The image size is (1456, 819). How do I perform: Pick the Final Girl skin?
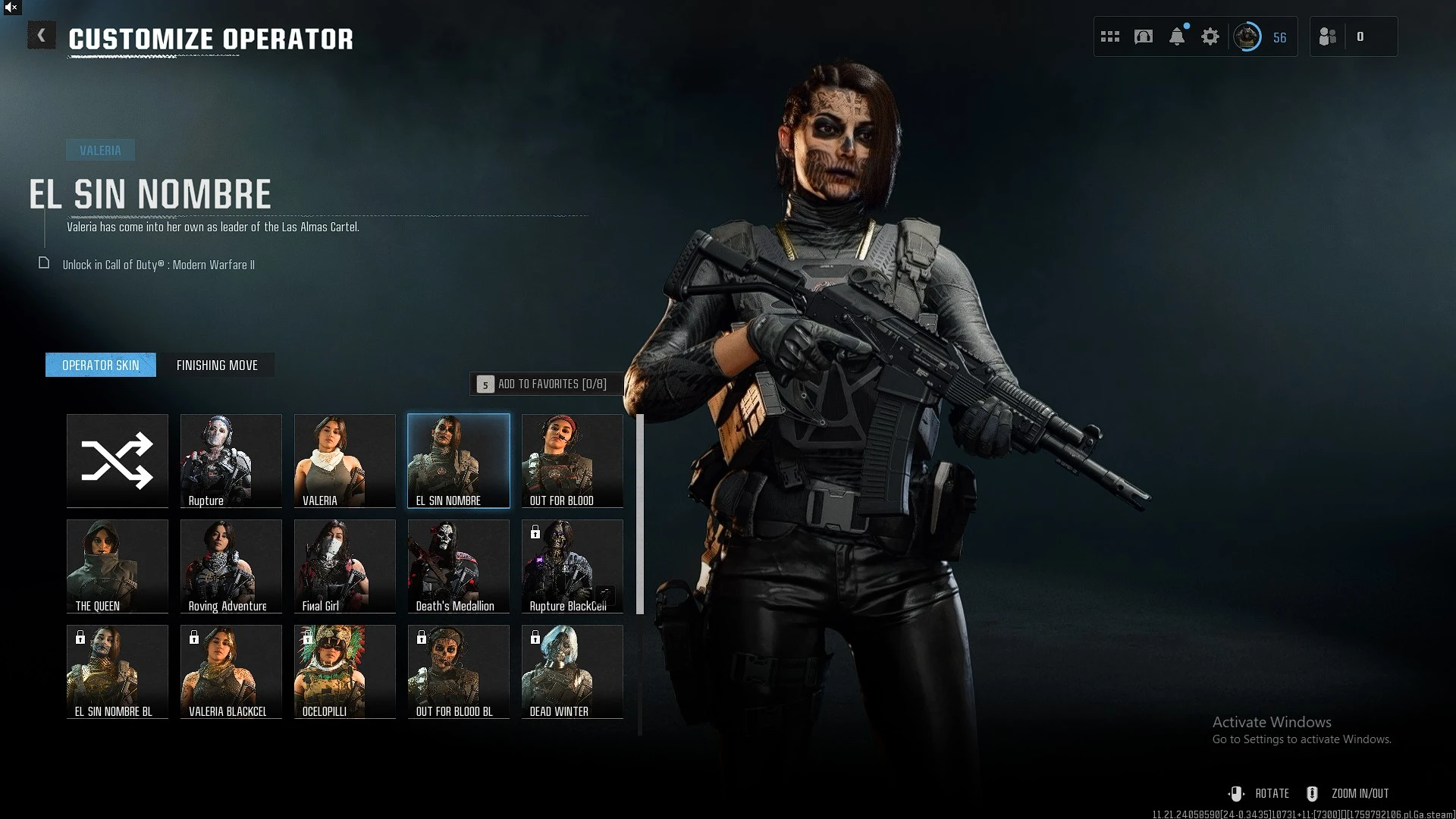(345, 566)
